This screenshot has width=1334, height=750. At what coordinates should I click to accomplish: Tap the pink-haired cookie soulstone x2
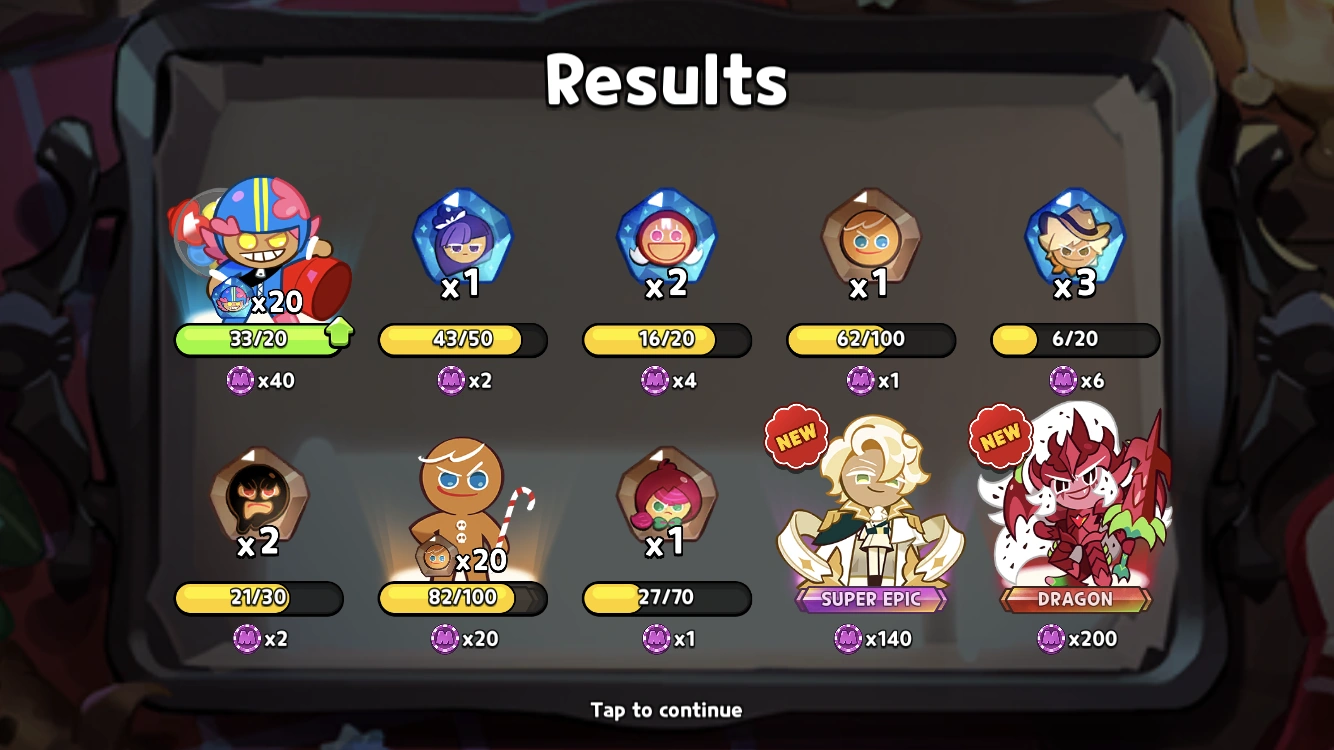pyautogui.click(x=665, y=238)
